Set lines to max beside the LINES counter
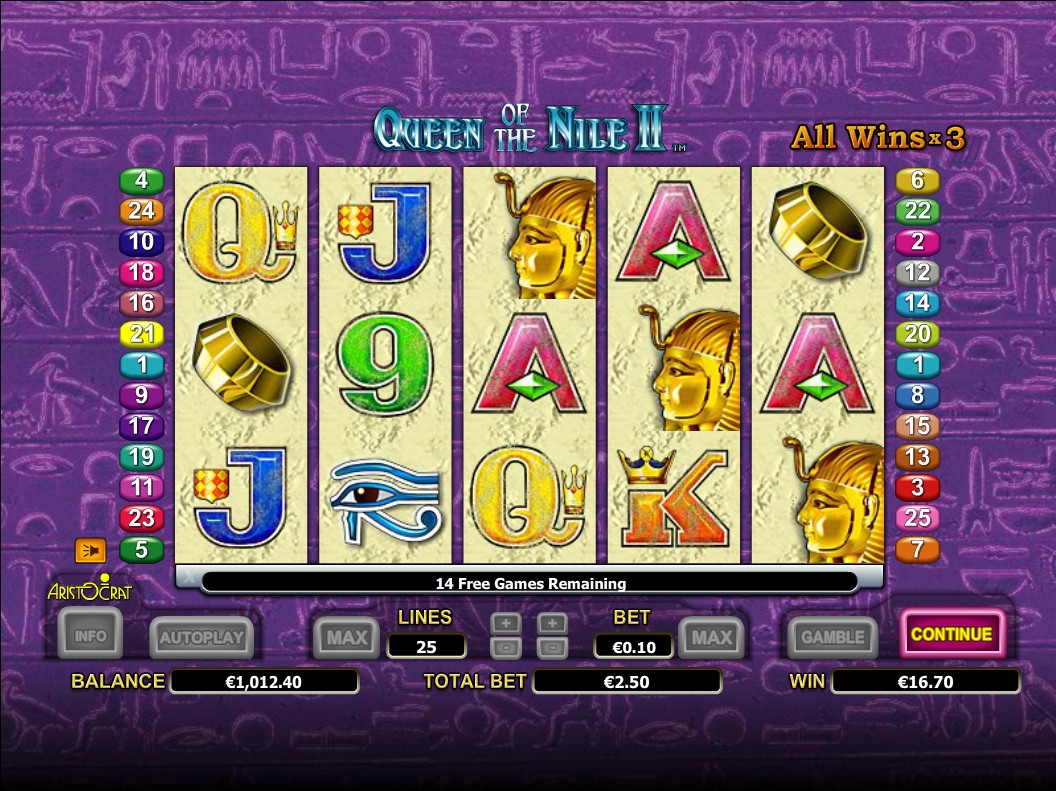The width and height of the screenshot is (1056, 791). (346, 637)
